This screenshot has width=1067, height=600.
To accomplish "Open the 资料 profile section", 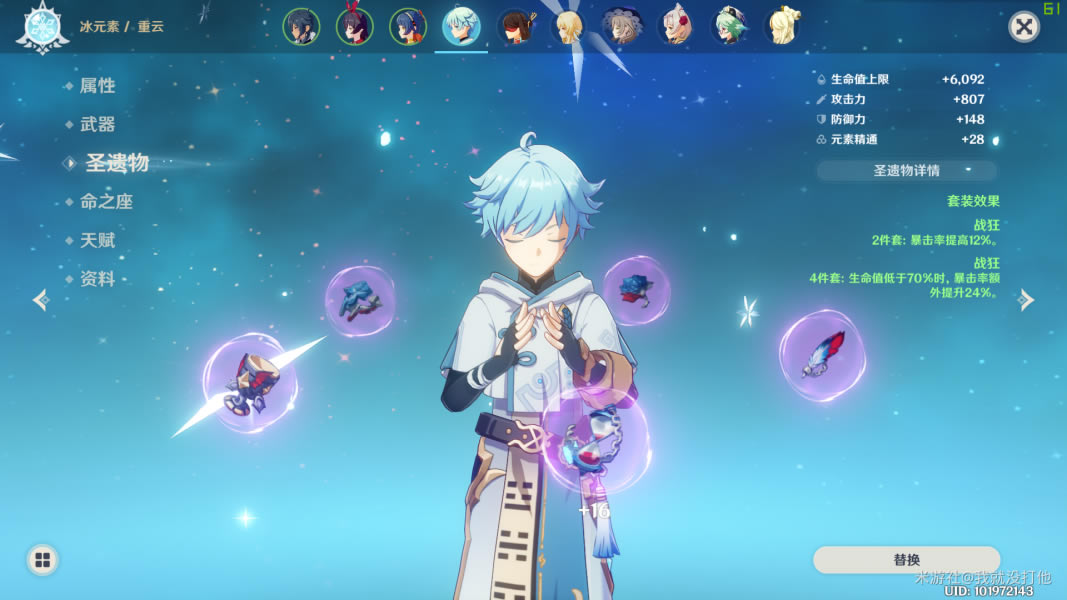I will (x=97, y=279).
